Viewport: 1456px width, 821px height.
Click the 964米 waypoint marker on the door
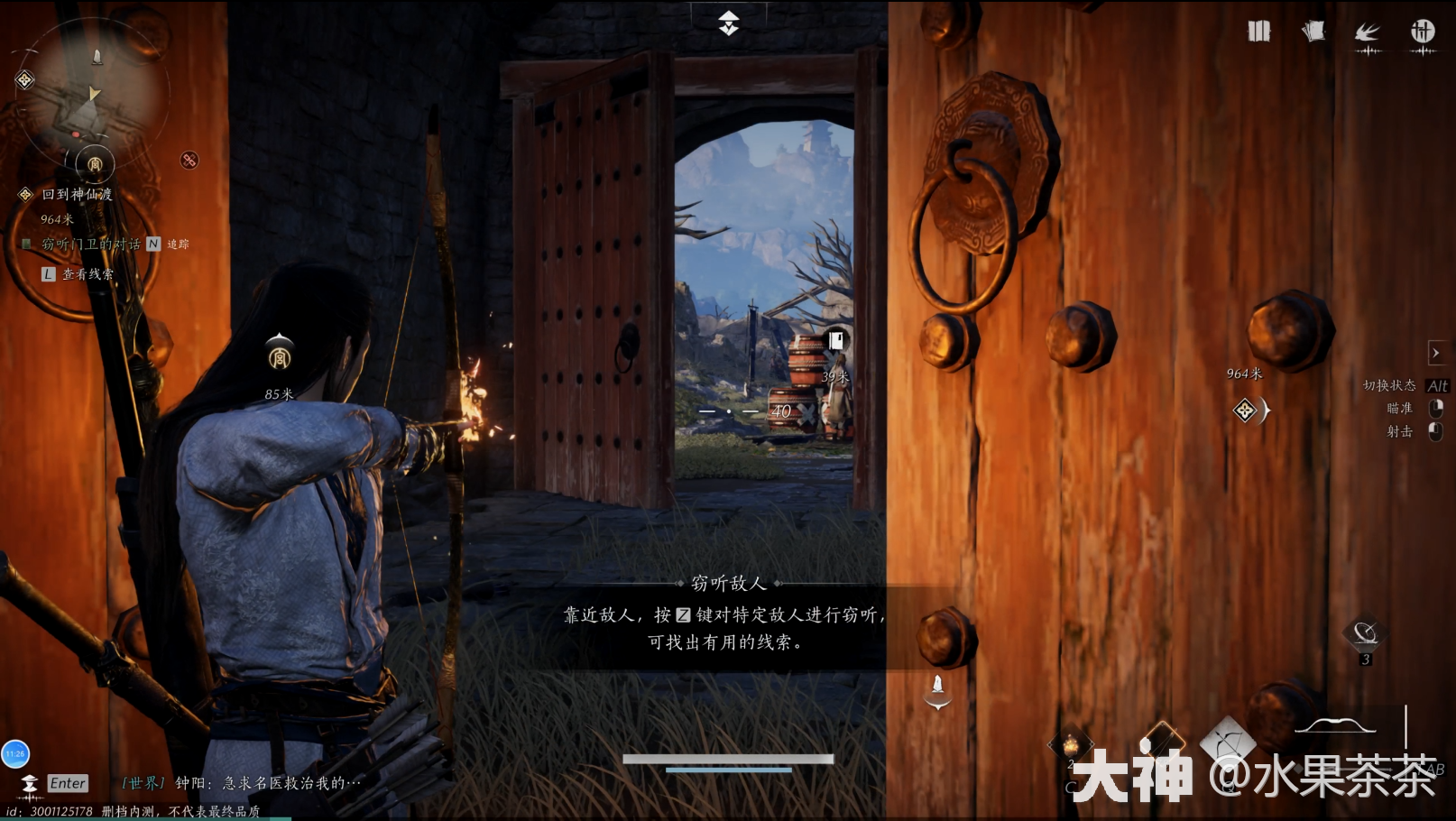(1243, 373)
